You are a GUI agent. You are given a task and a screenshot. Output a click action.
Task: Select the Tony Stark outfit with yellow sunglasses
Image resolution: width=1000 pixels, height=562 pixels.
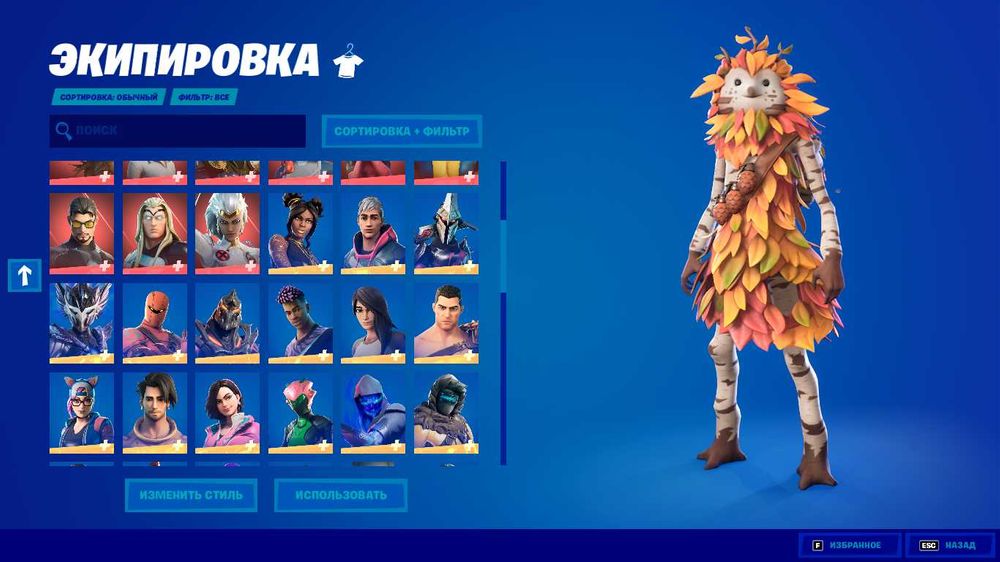pyautogui.click(x=82, y=233)
